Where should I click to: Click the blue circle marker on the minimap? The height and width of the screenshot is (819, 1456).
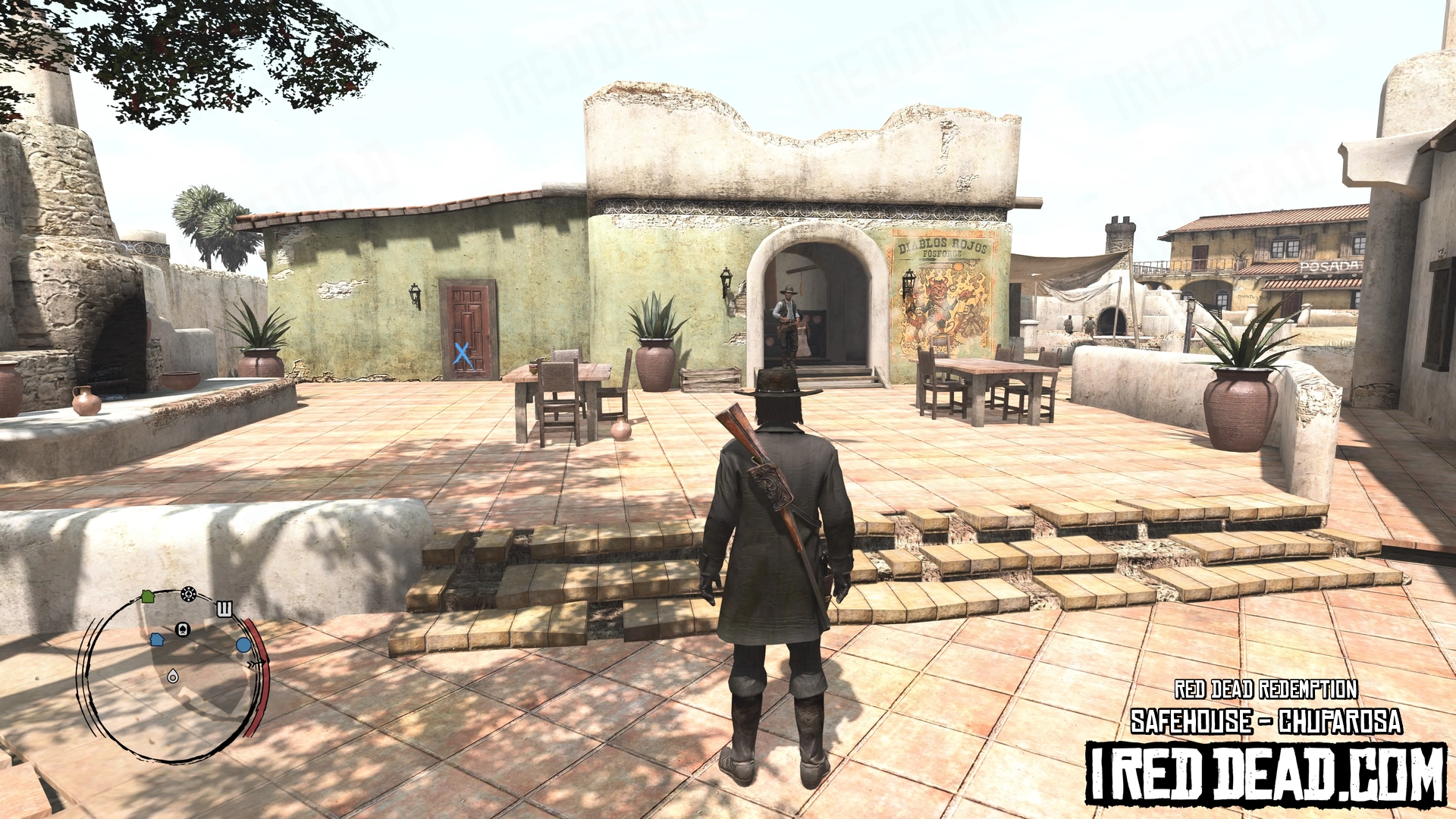coord(243,645)
